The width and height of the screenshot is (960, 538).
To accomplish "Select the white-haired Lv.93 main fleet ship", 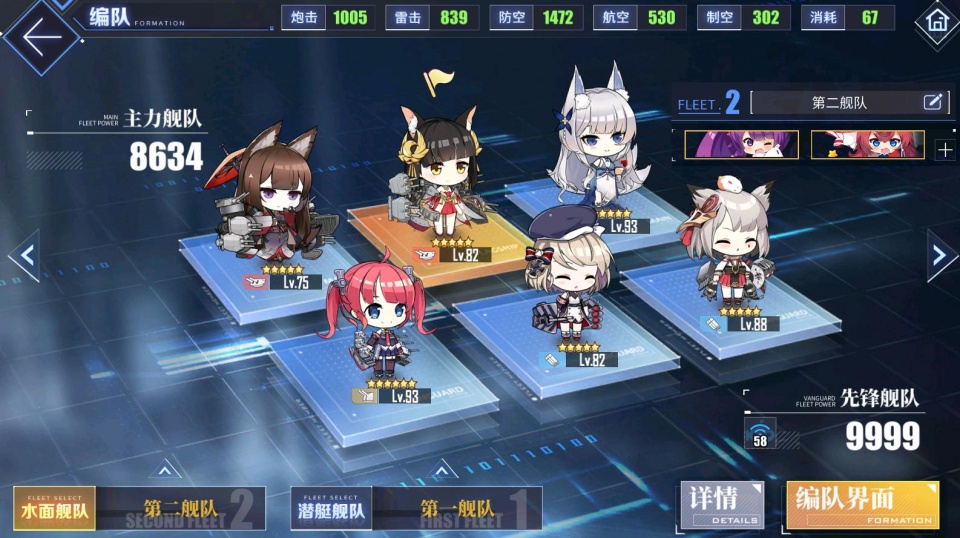I will pyautogui.click(x=600, y=150).
